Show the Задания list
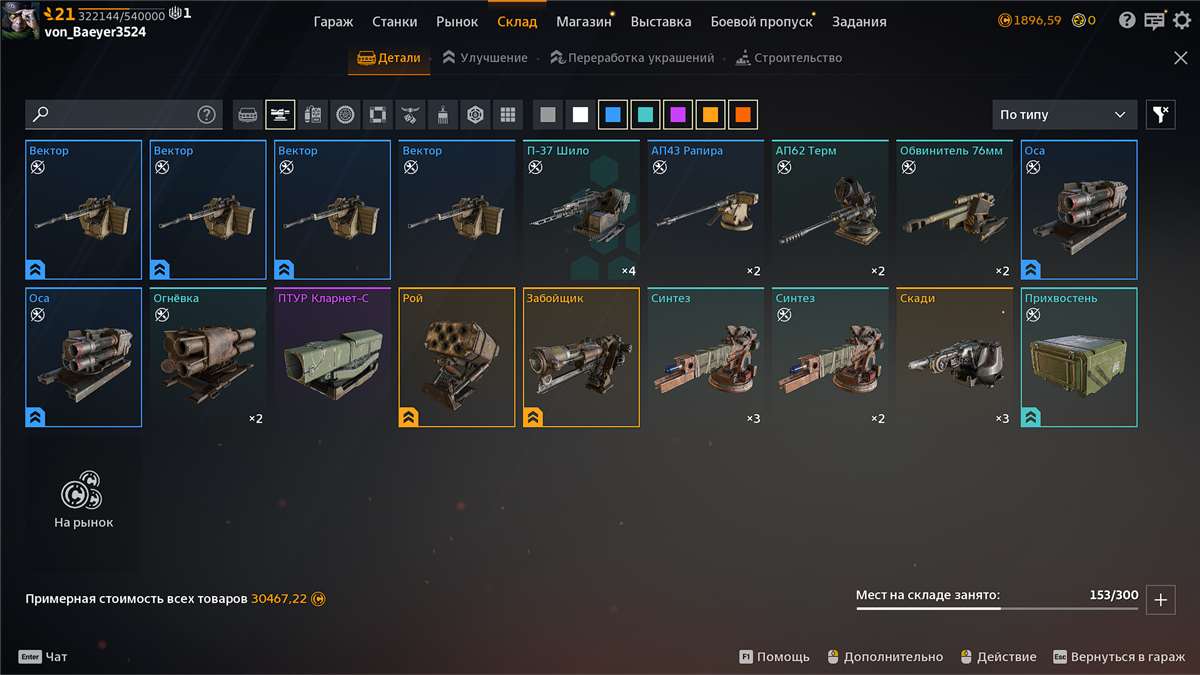 [858, 21]
